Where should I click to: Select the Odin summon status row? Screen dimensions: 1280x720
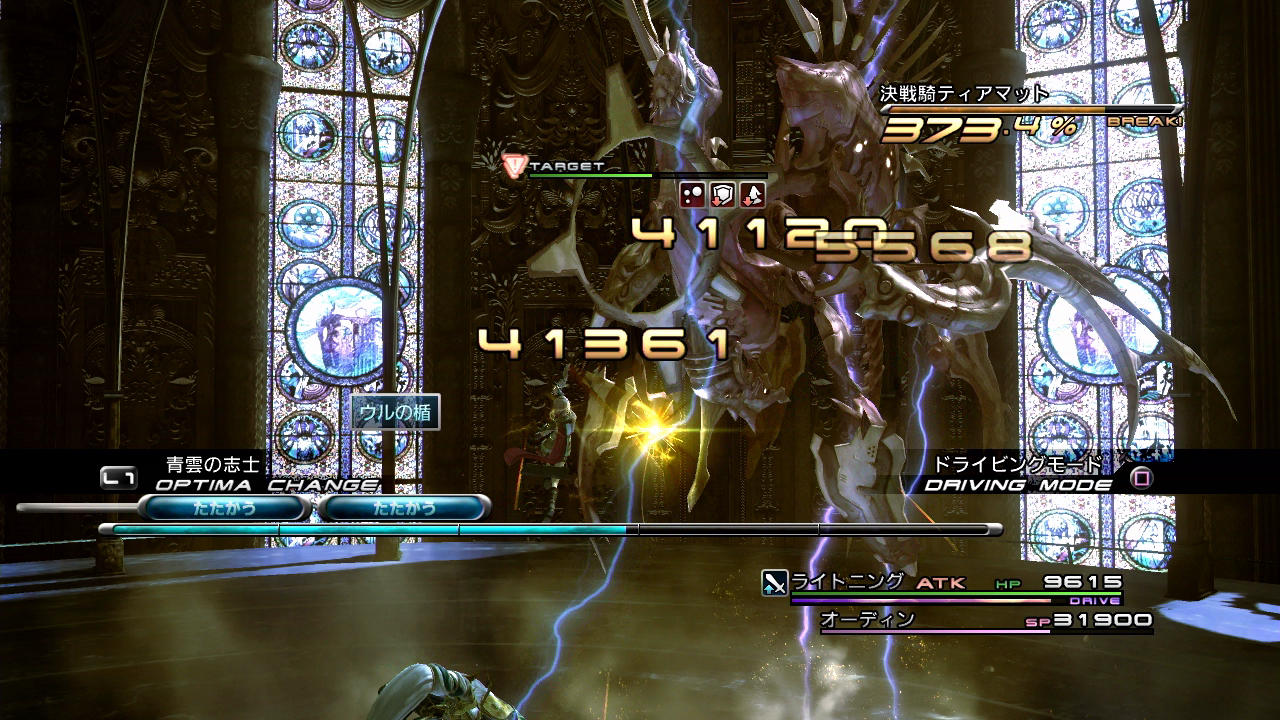coord(985,621)
